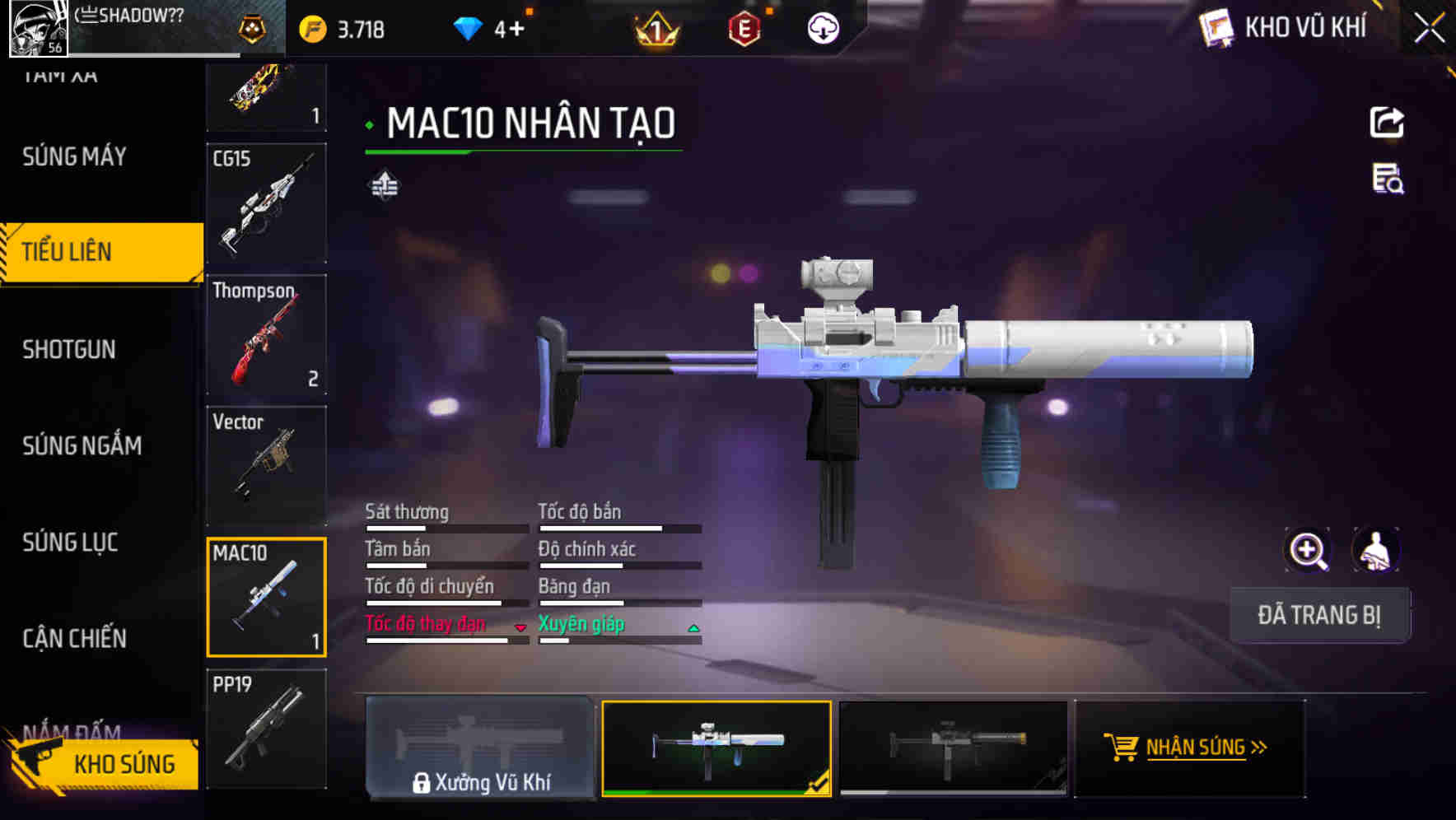1456x820 pixels.
Task: Switch to the Súng Máy category
Action: [74, 156]
